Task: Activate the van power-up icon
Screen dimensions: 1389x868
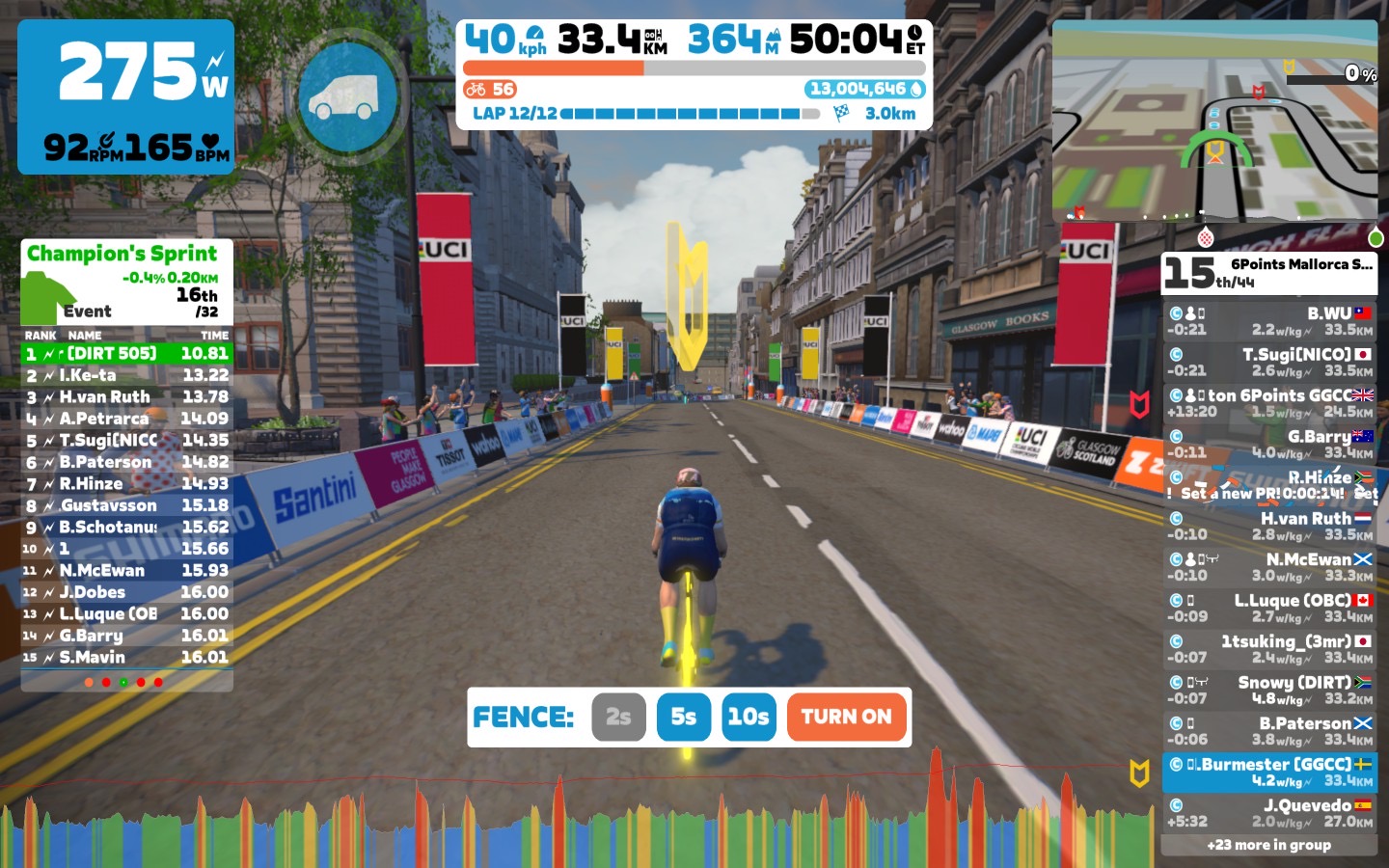Action: [347, 96]
